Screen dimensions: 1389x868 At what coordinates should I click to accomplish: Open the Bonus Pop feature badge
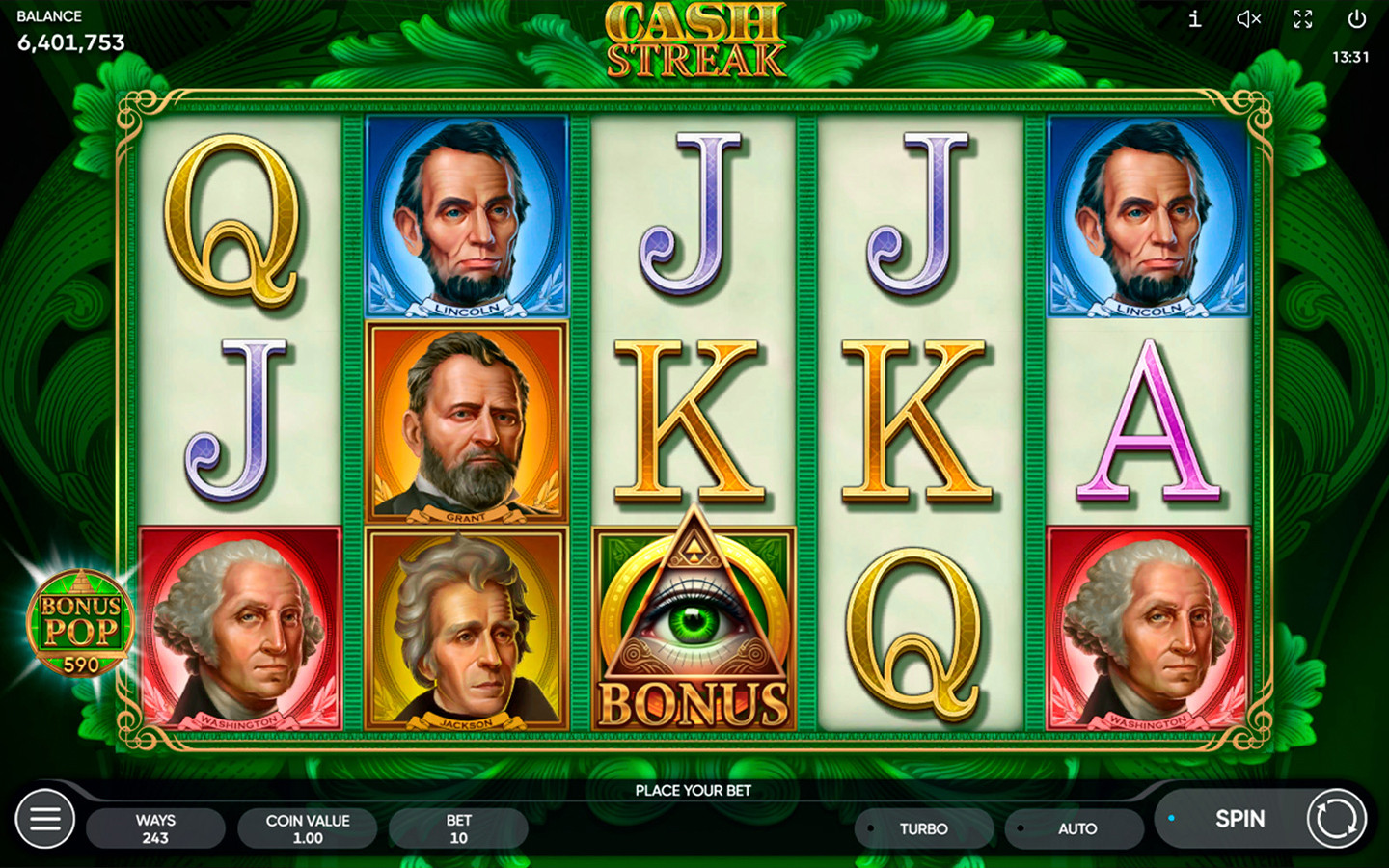click(80, 624)
